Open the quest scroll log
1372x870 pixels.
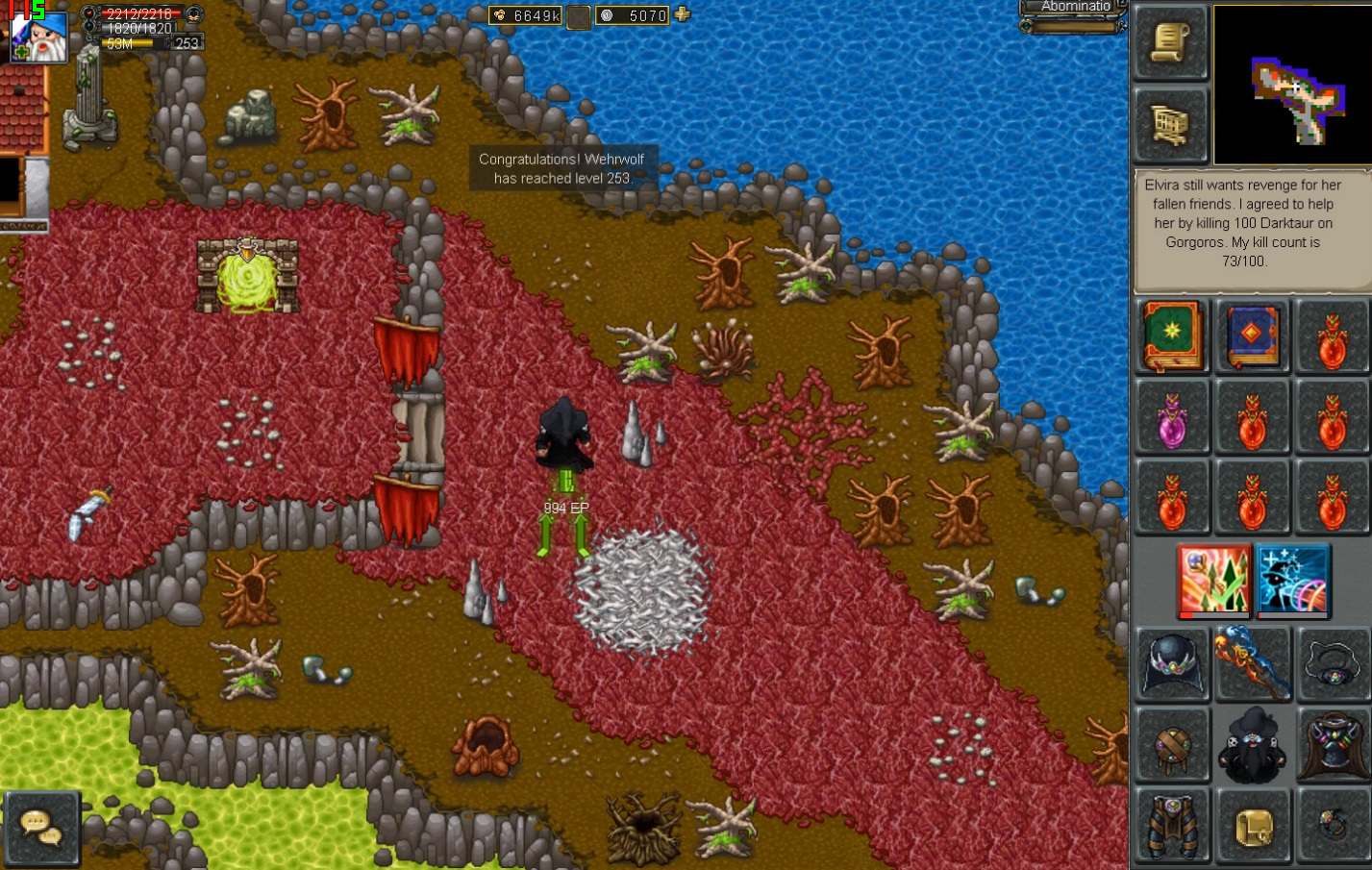pos(1170,43)
